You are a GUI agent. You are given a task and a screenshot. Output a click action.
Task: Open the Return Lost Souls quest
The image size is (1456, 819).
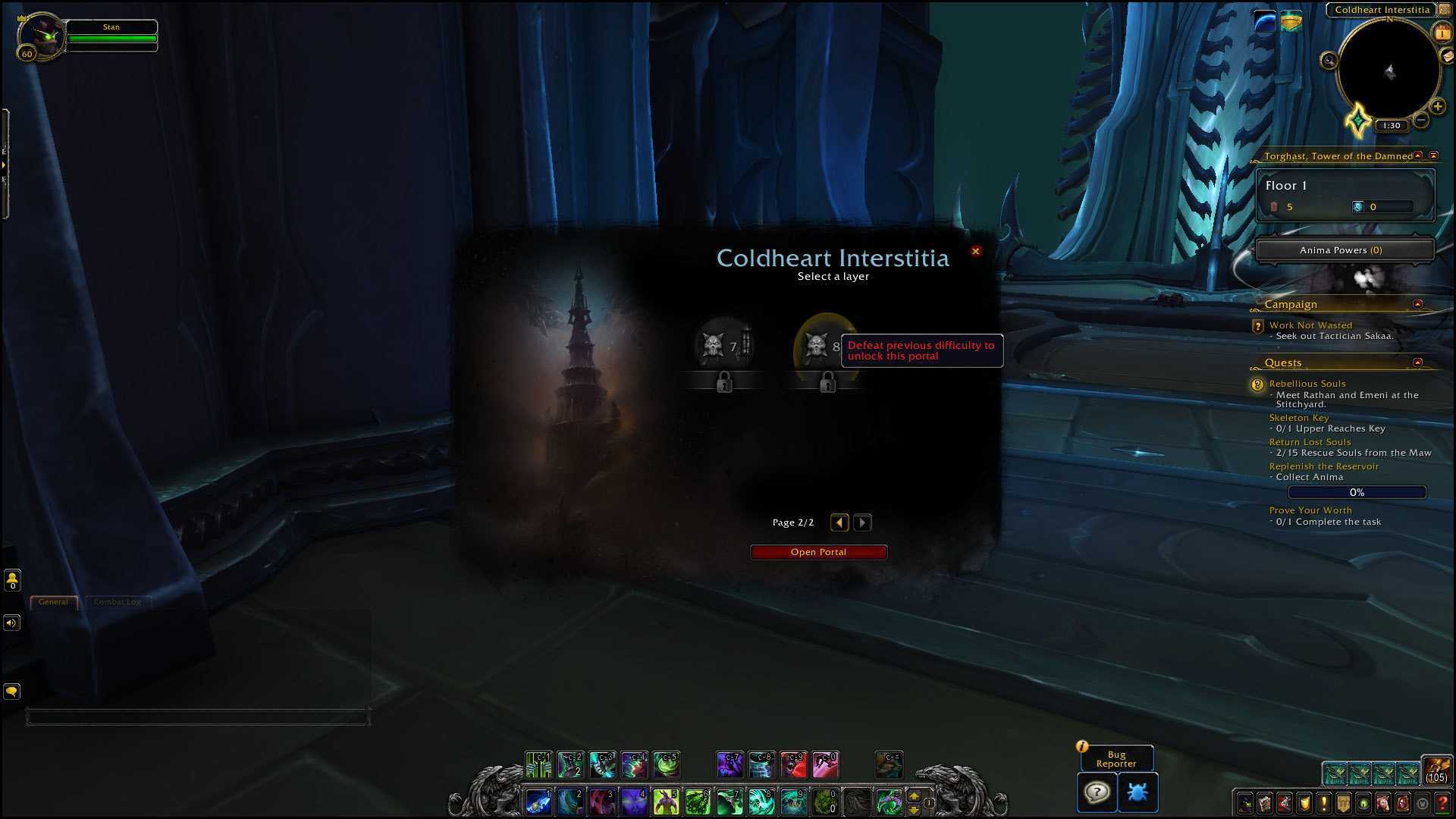click(1310, 442)
